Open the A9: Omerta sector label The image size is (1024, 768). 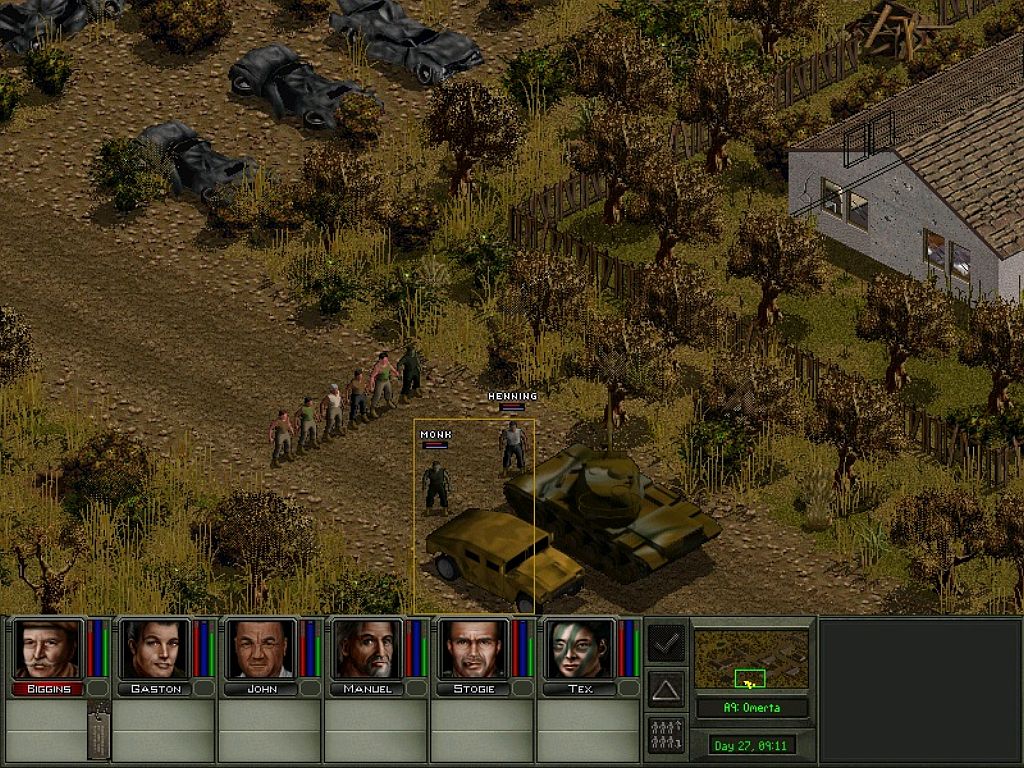[x=752, y=708]
